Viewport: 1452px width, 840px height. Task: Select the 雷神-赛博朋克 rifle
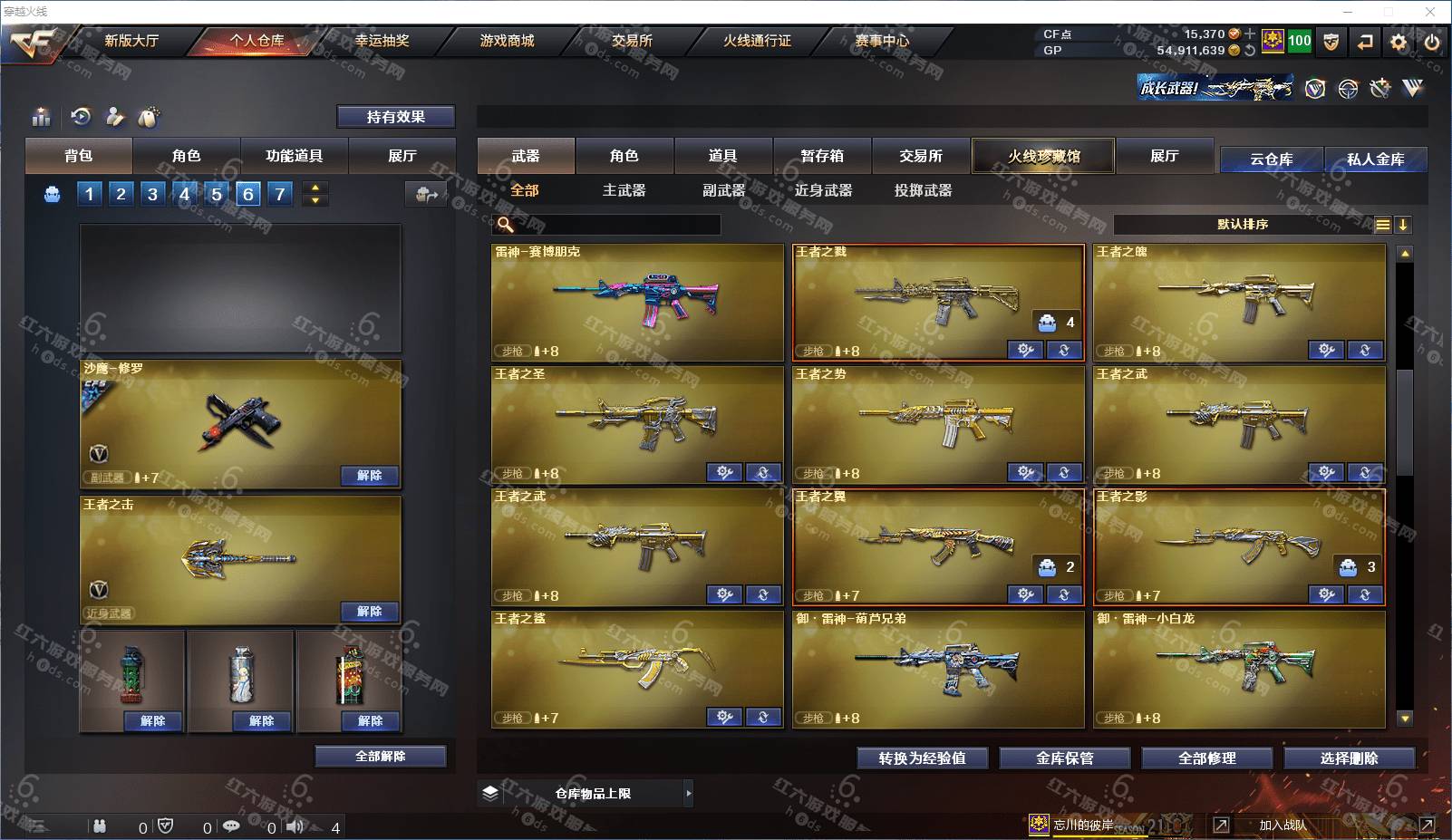(x=637, y=302)
